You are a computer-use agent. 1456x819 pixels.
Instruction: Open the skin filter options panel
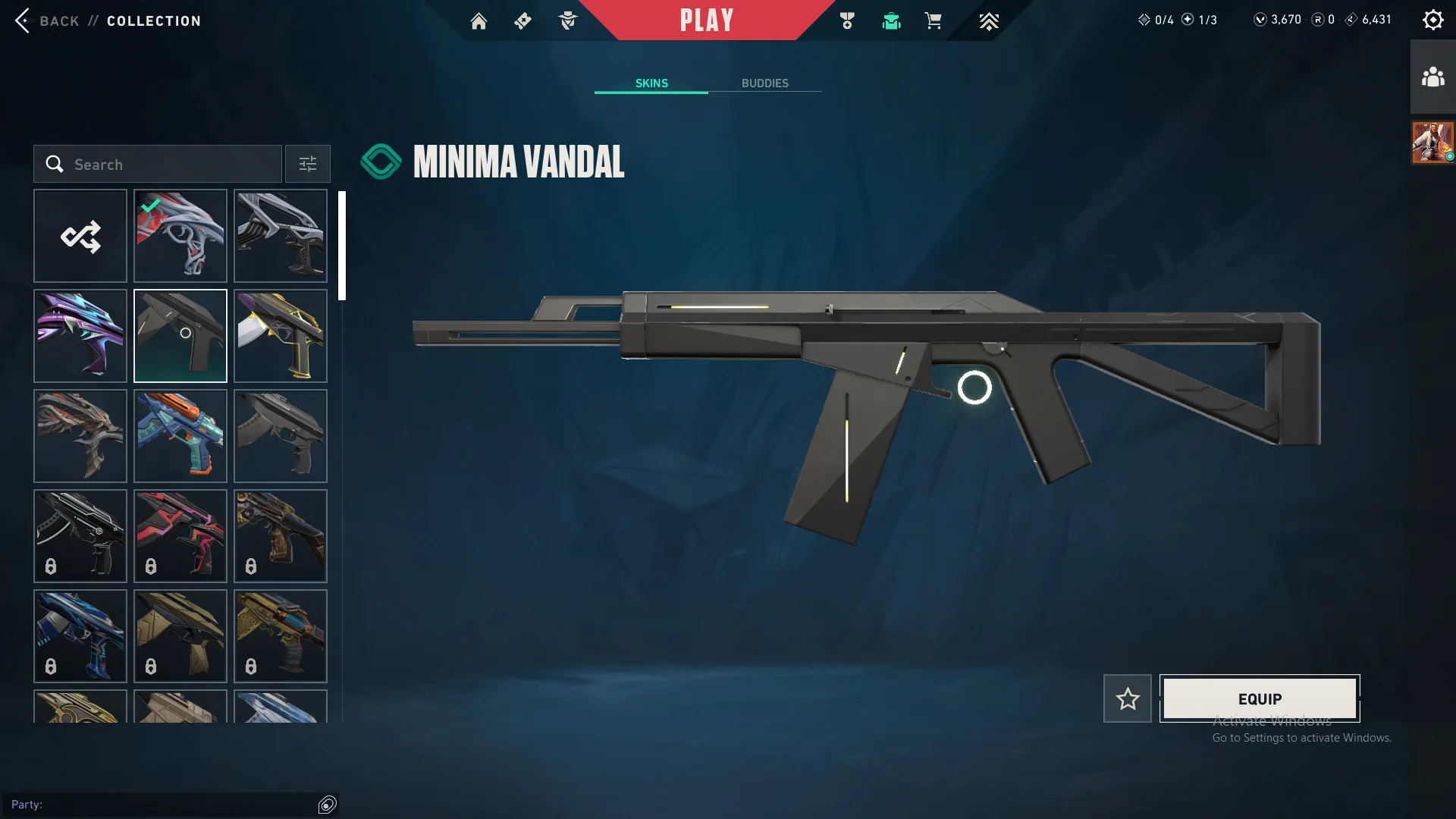pos(307,164)
